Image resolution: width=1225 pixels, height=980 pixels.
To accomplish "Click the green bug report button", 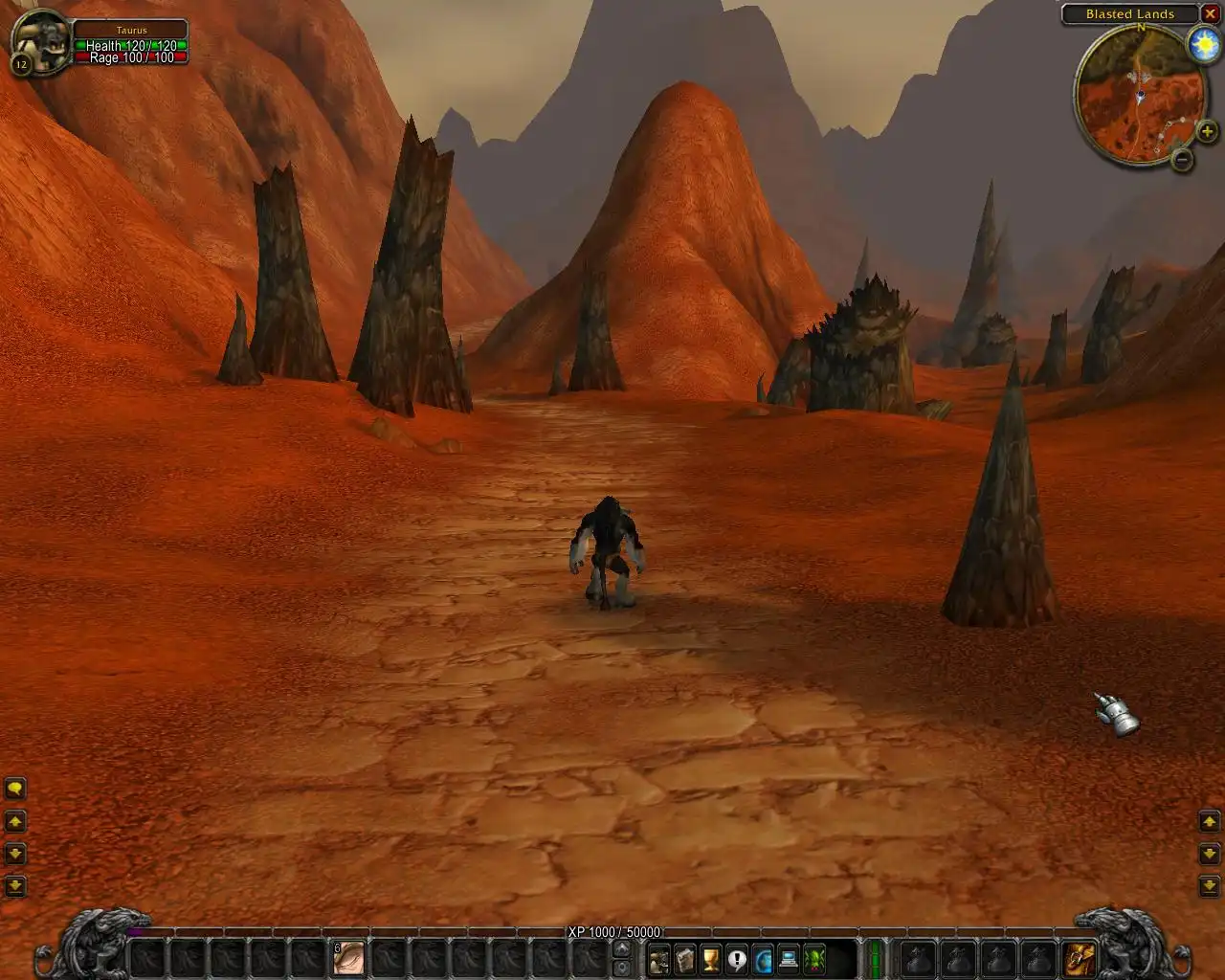I will pyautogui.click(x=814, y=958).
